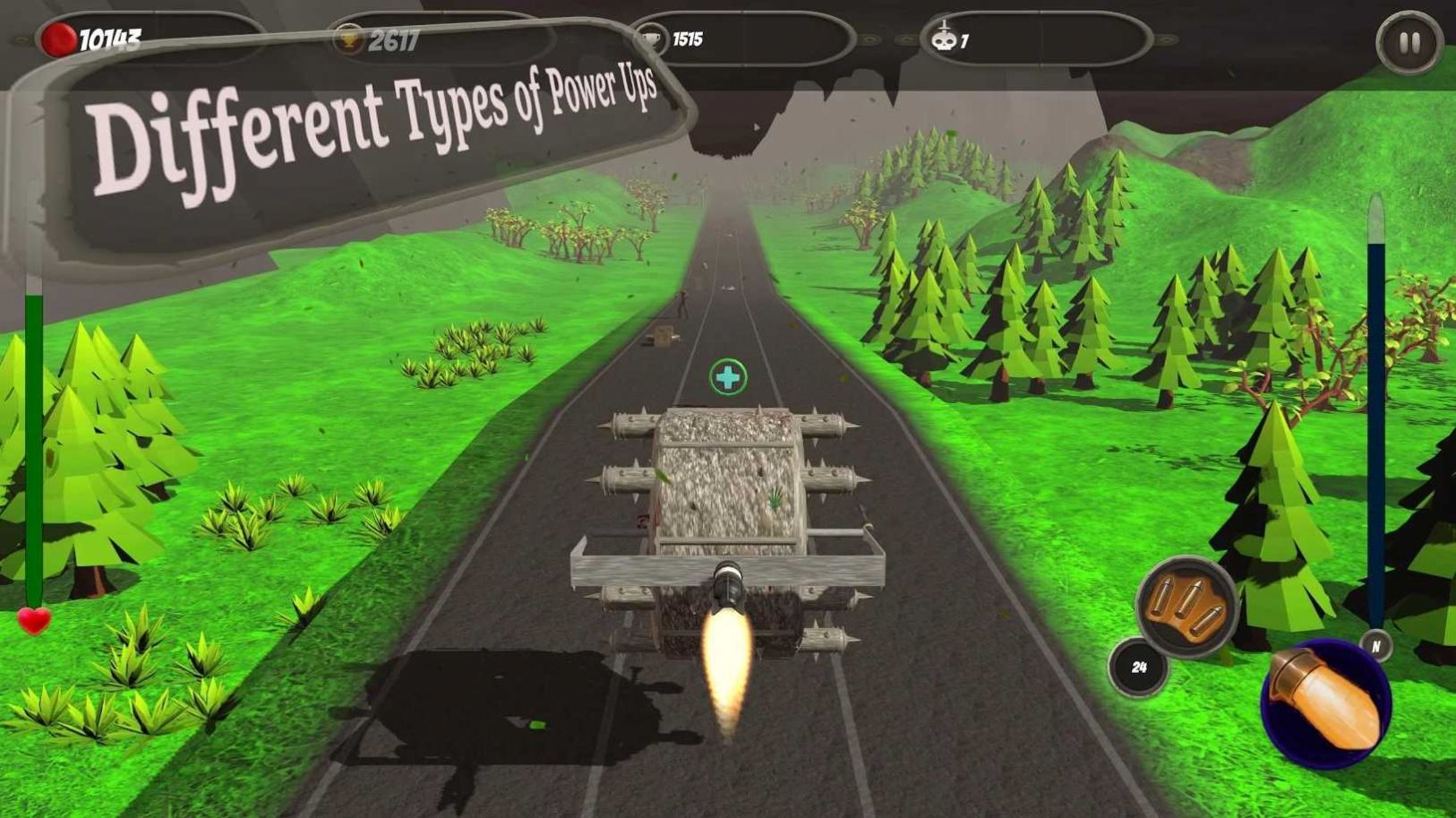Activate the triple bullets ammo button
The image size is (1456, 818).
(x=1186, y=607)
